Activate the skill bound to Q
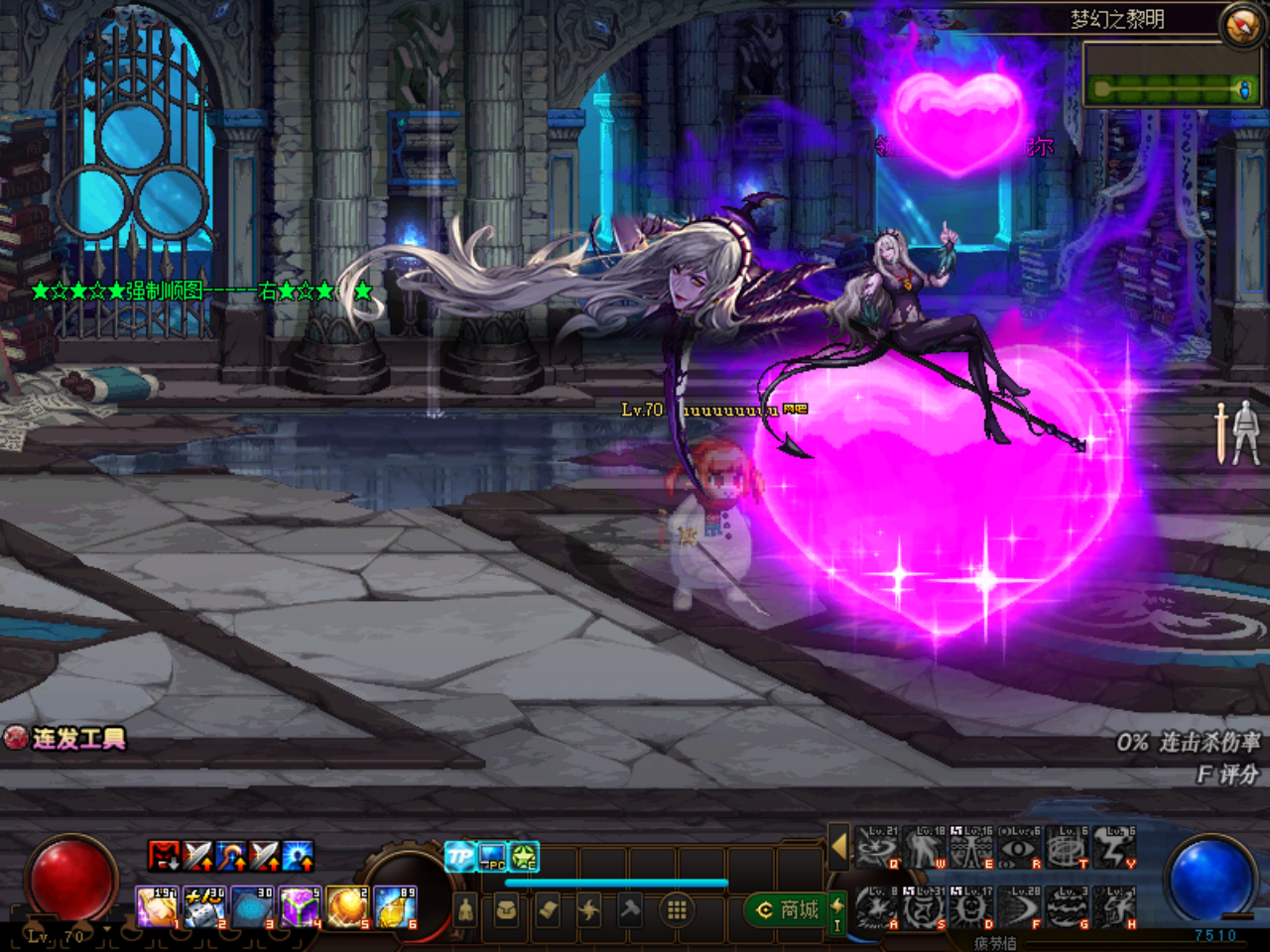This screenshot has height=952, width=1270. click(877, 849)
